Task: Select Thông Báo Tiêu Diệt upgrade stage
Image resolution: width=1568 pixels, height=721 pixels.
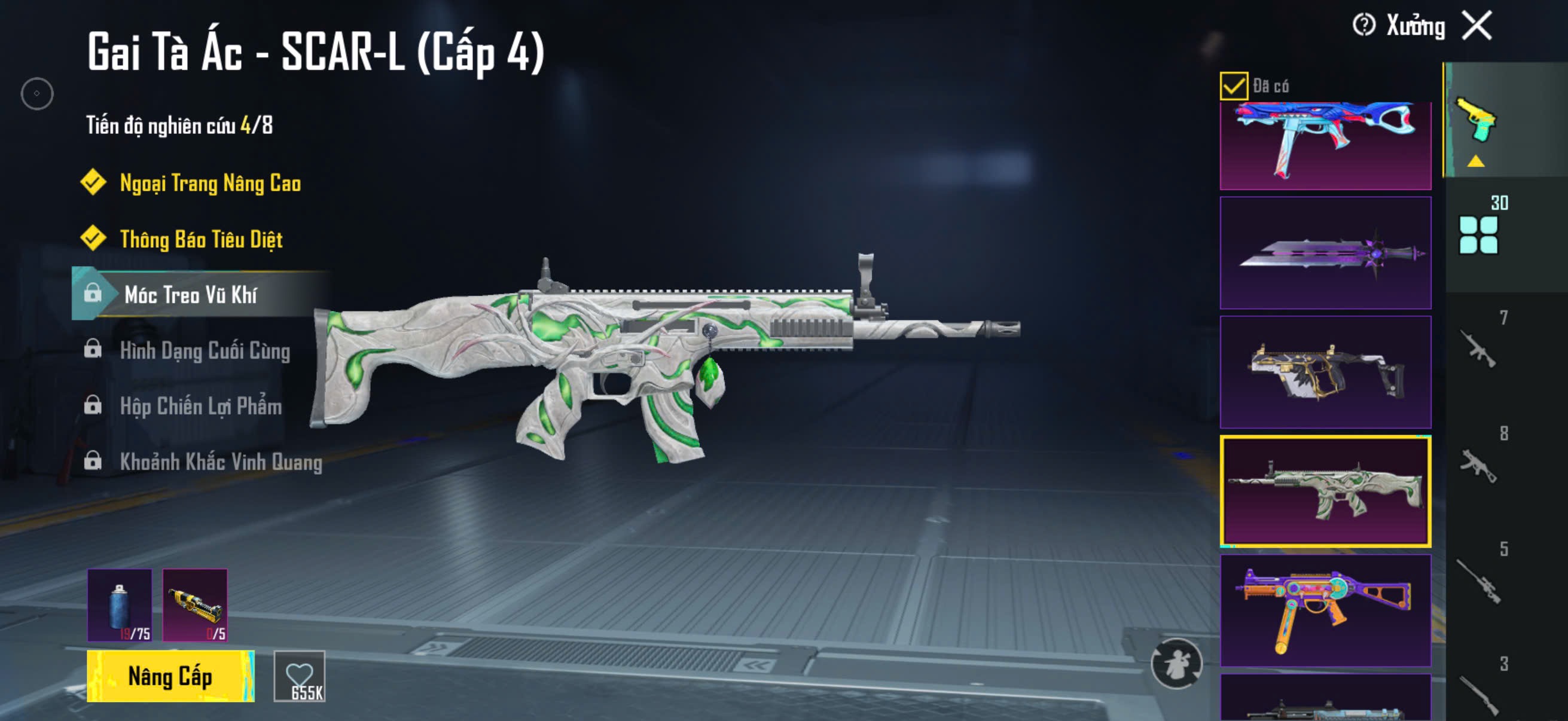Action: (201, 239)
